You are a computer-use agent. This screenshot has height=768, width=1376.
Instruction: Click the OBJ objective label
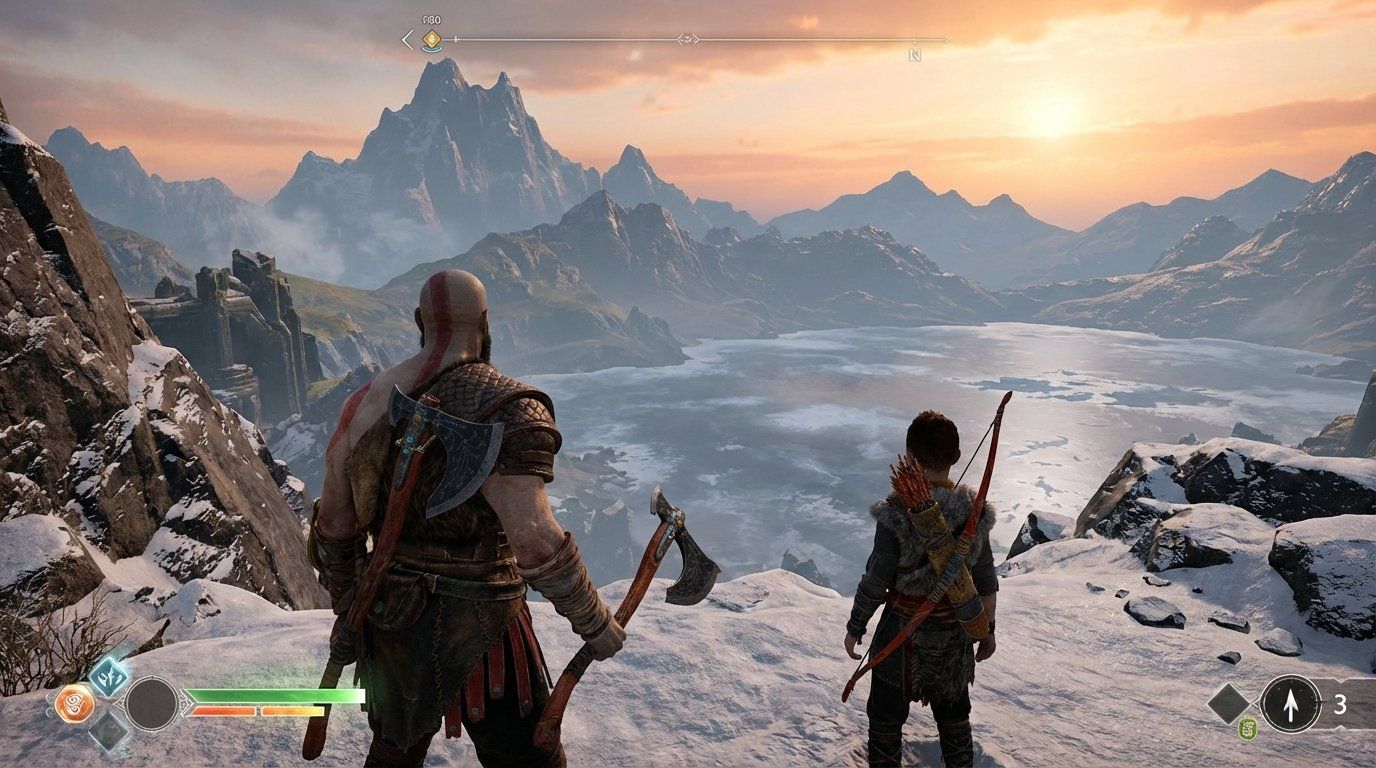[431, 18]
